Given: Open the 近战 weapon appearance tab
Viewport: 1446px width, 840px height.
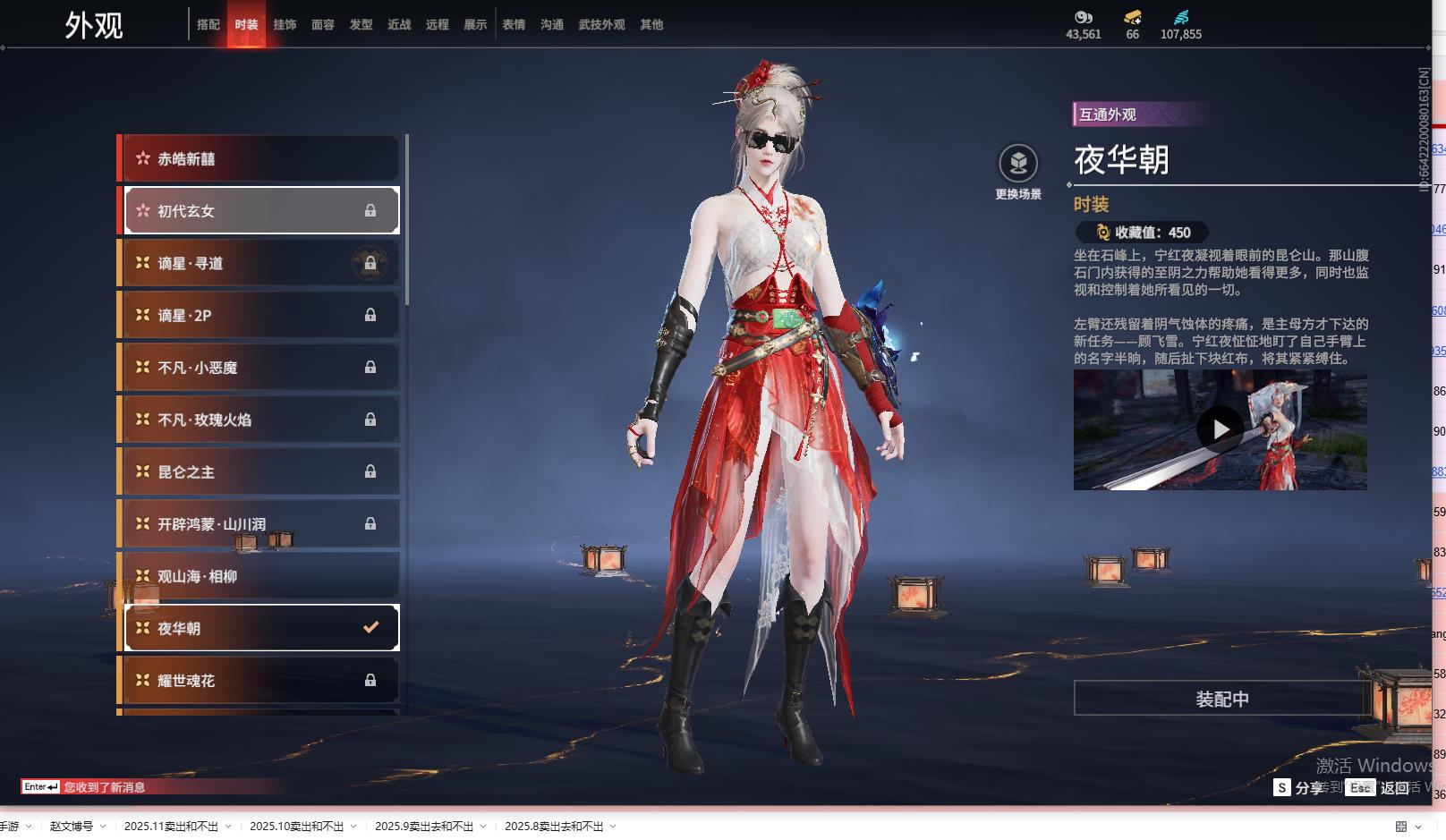Looking at the screenshot, I should tap(399, 25).
